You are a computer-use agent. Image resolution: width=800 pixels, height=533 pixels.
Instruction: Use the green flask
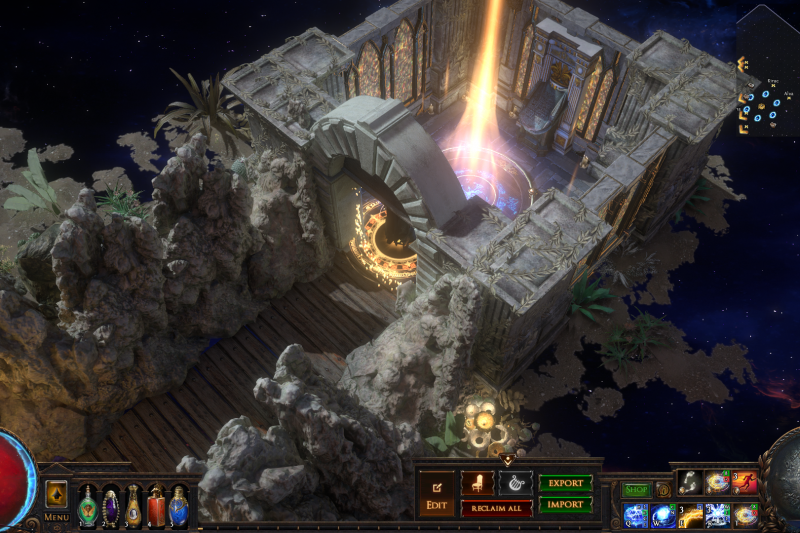(x=88, y=506)
